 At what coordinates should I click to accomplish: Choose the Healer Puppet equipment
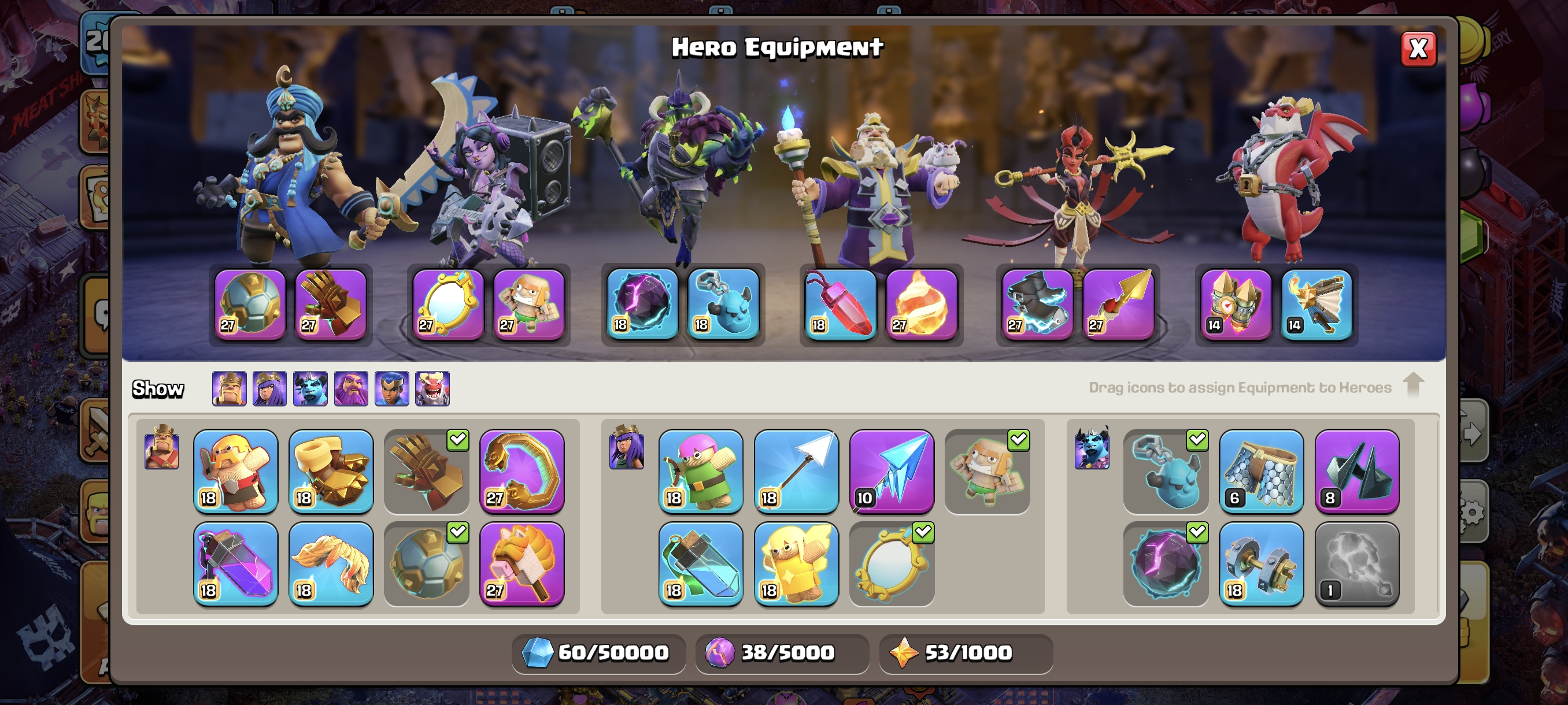(x=796, y=564)
